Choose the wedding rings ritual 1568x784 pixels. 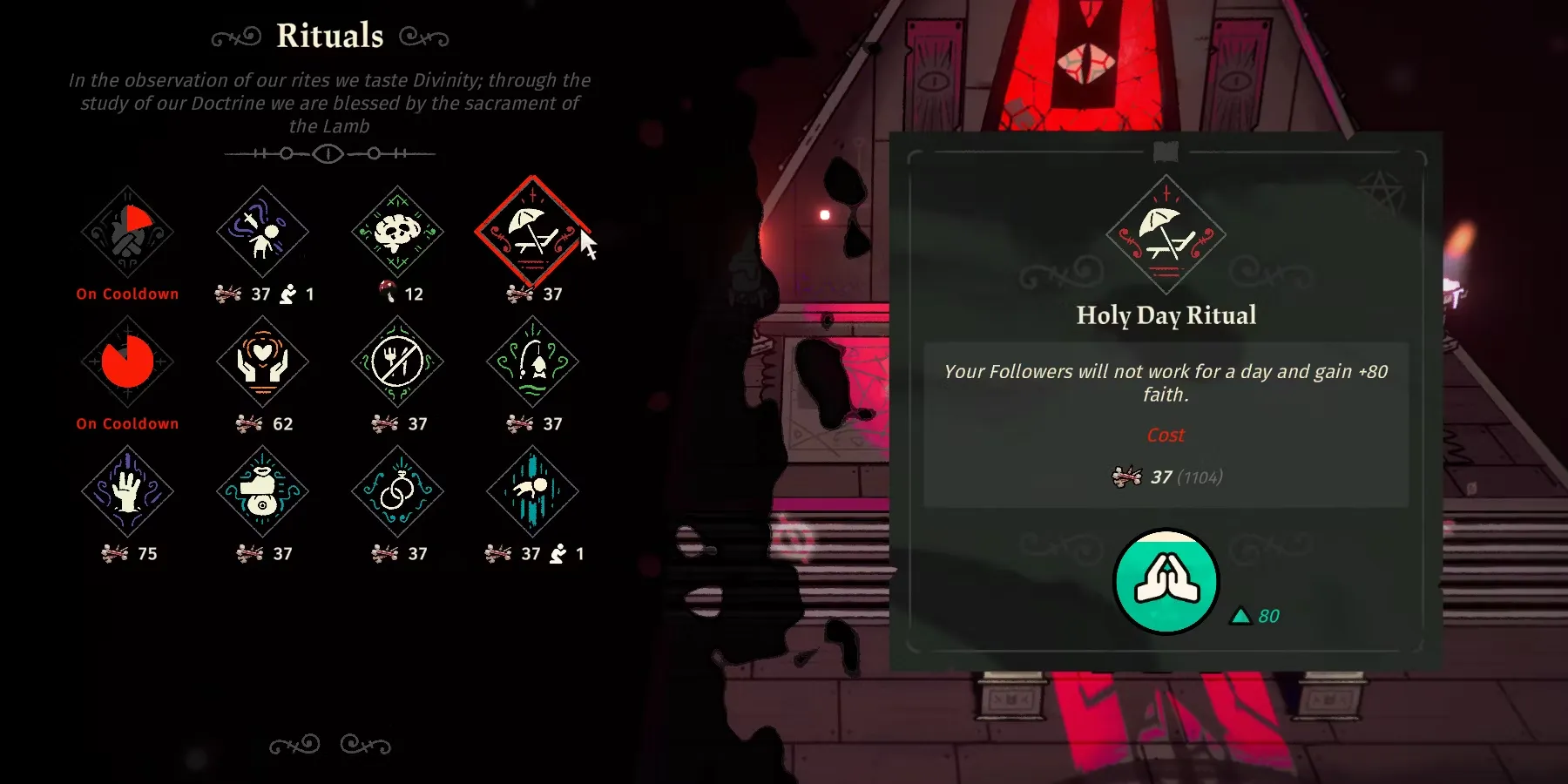397,491
